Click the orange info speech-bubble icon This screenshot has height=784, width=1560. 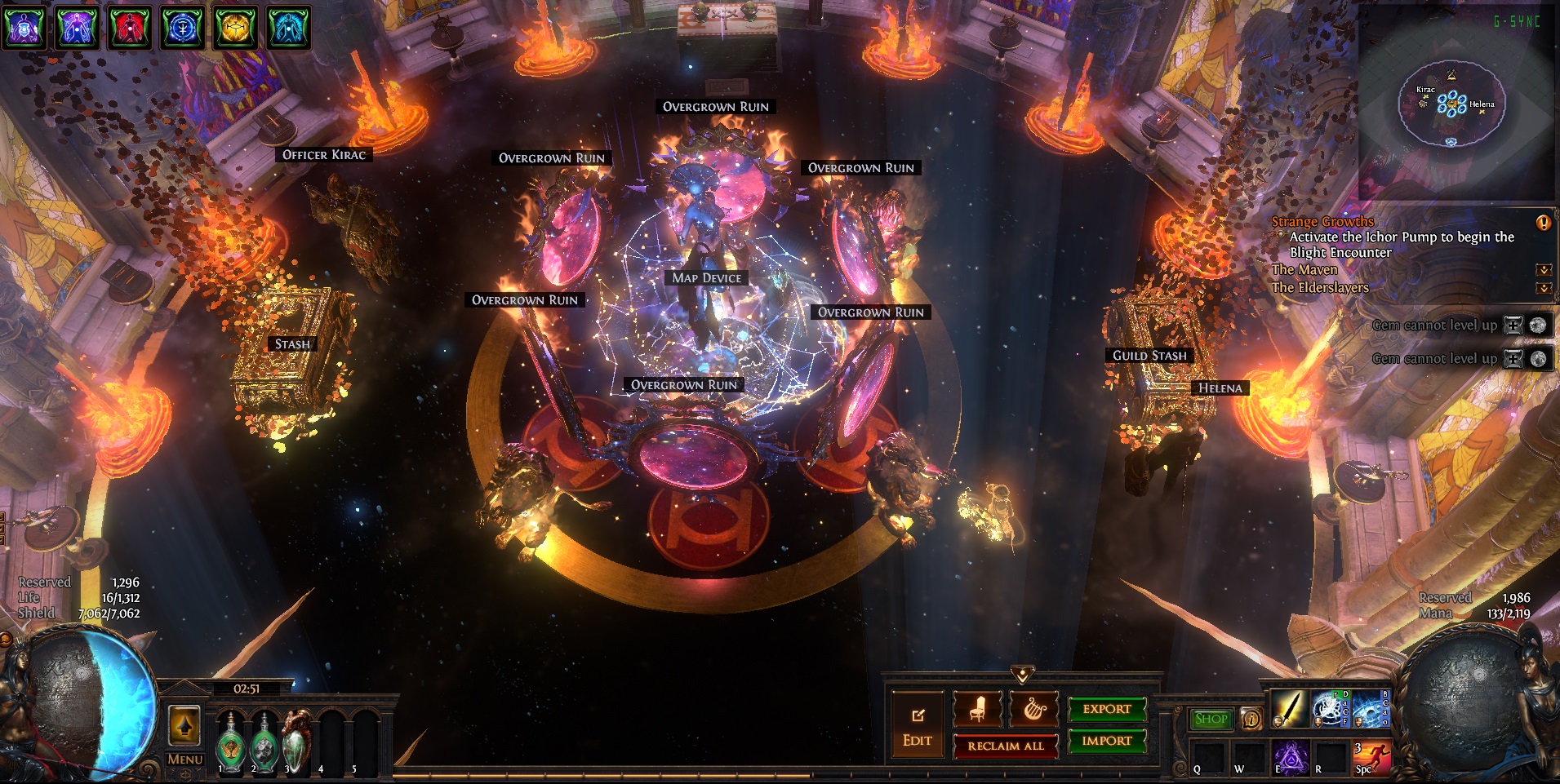1251,719
